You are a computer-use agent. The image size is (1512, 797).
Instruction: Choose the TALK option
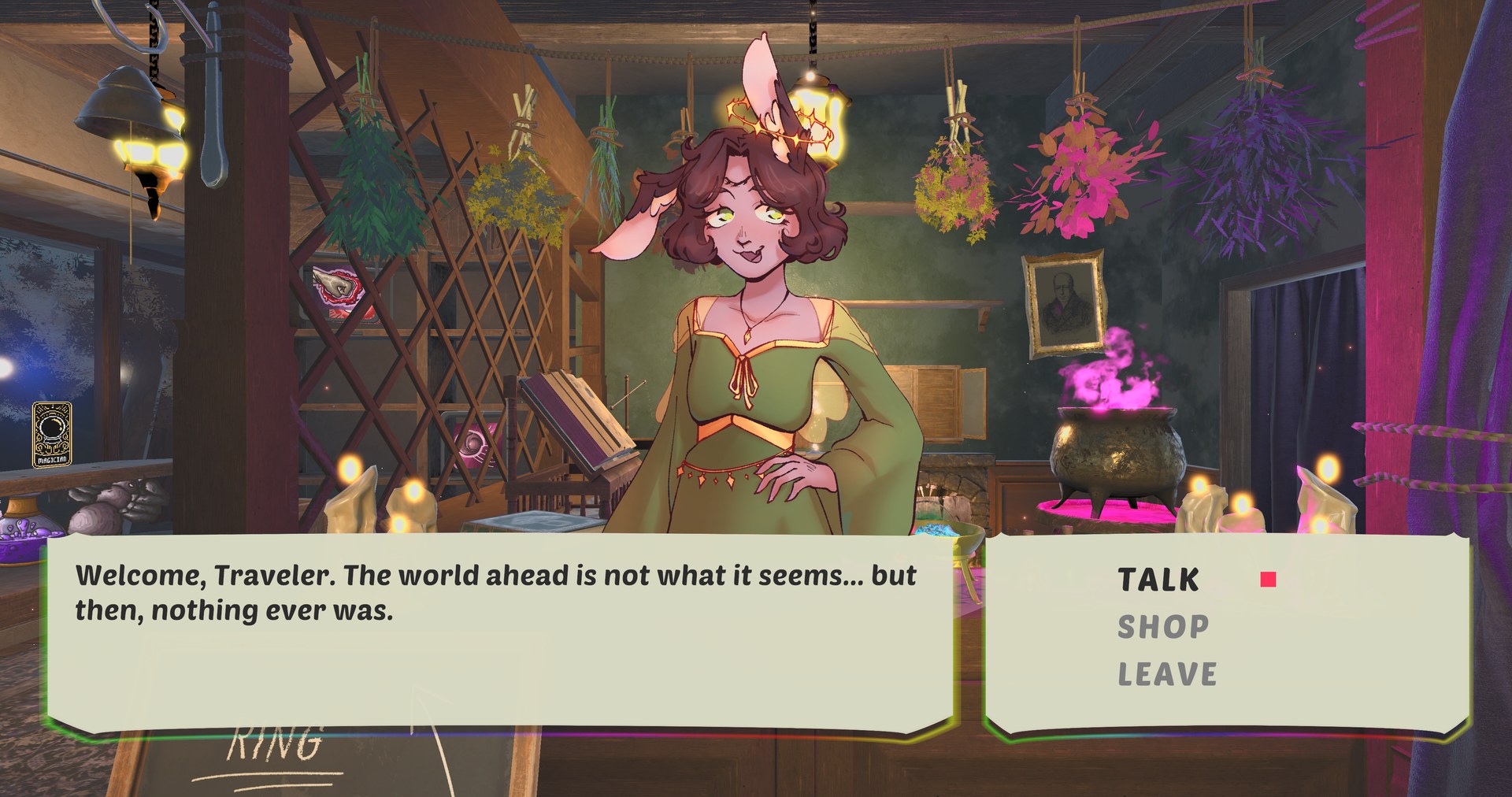pyautogui.click(x=1159, y=580)
